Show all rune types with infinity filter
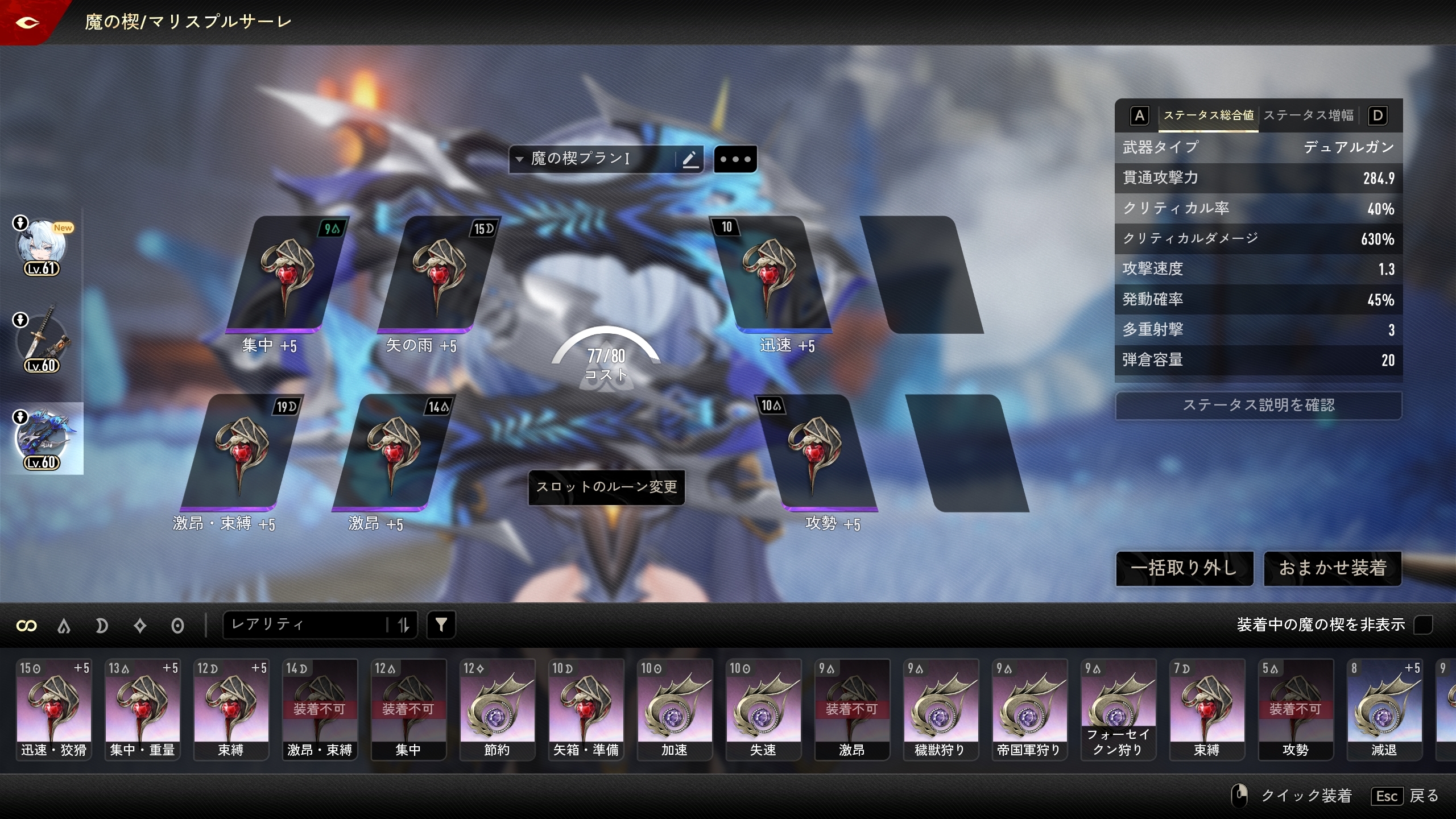Image resolution: width=1456 pixels, height=819 pixels. (27, 626)
